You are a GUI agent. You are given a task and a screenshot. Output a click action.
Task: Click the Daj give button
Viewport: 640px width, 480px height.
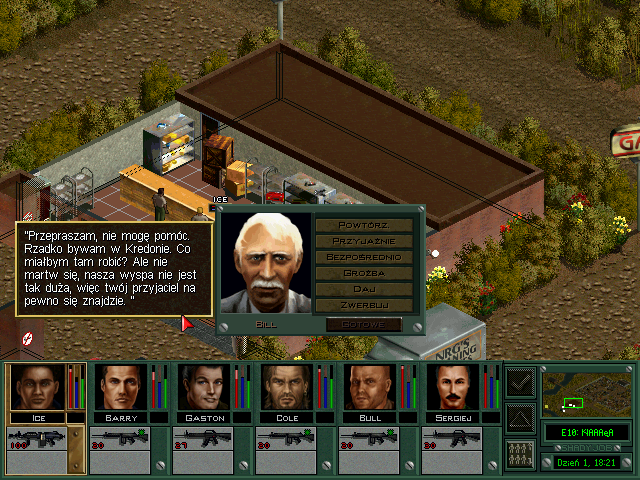pos(364,288)
